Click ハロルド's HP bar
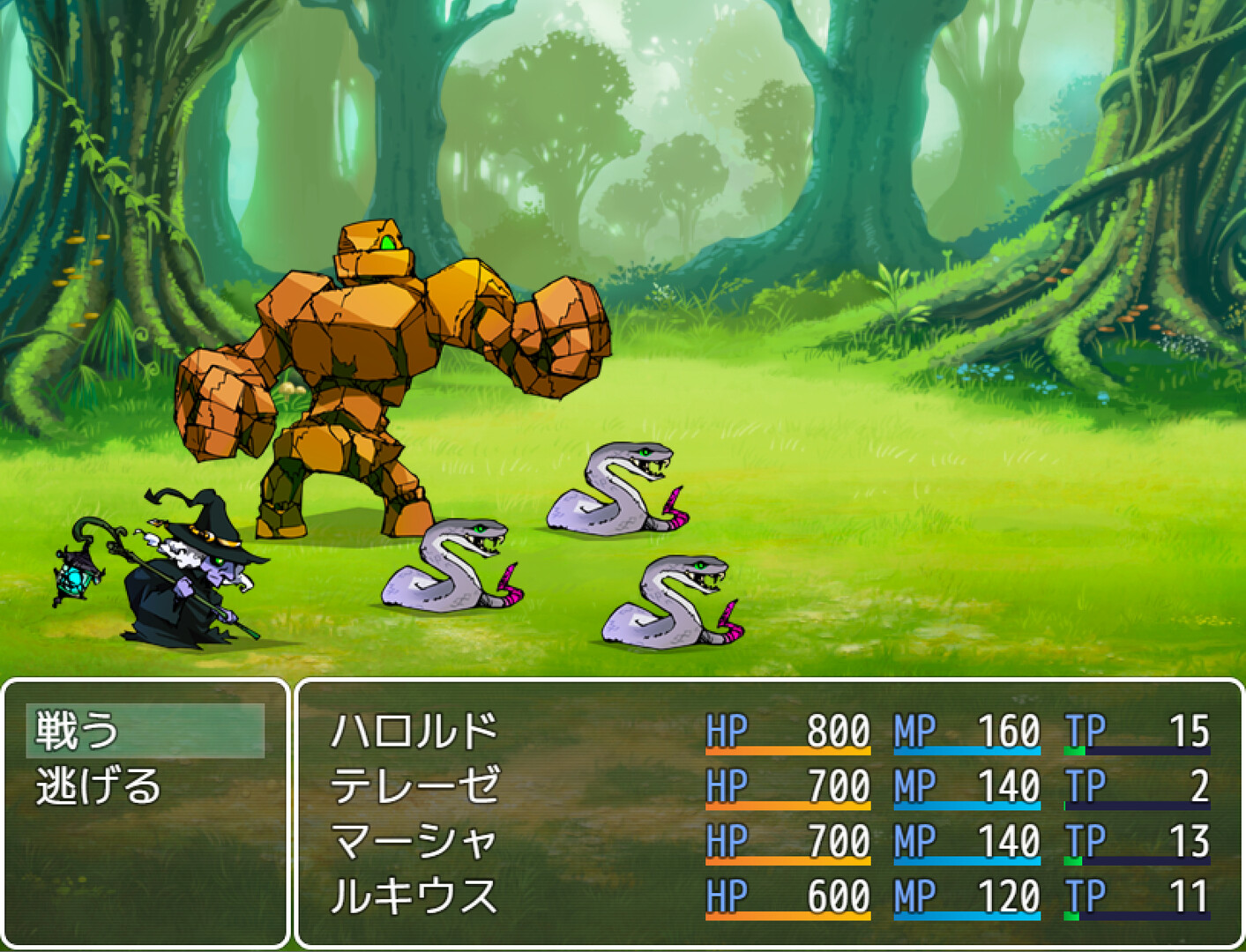Viewport: 1246px width, 952px height. [789, 749]
